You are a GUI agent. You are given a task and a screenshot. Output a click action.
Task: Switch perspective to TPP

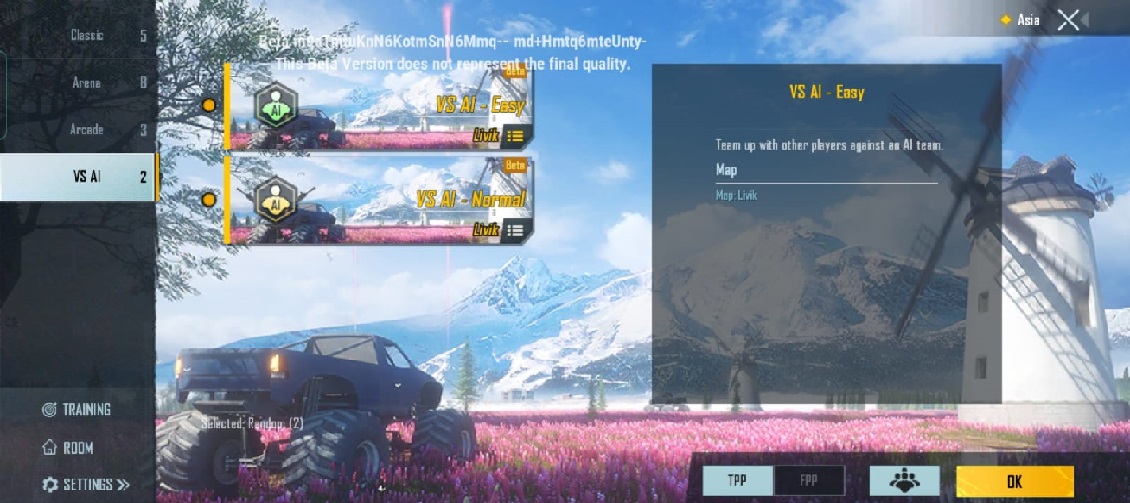738,481
